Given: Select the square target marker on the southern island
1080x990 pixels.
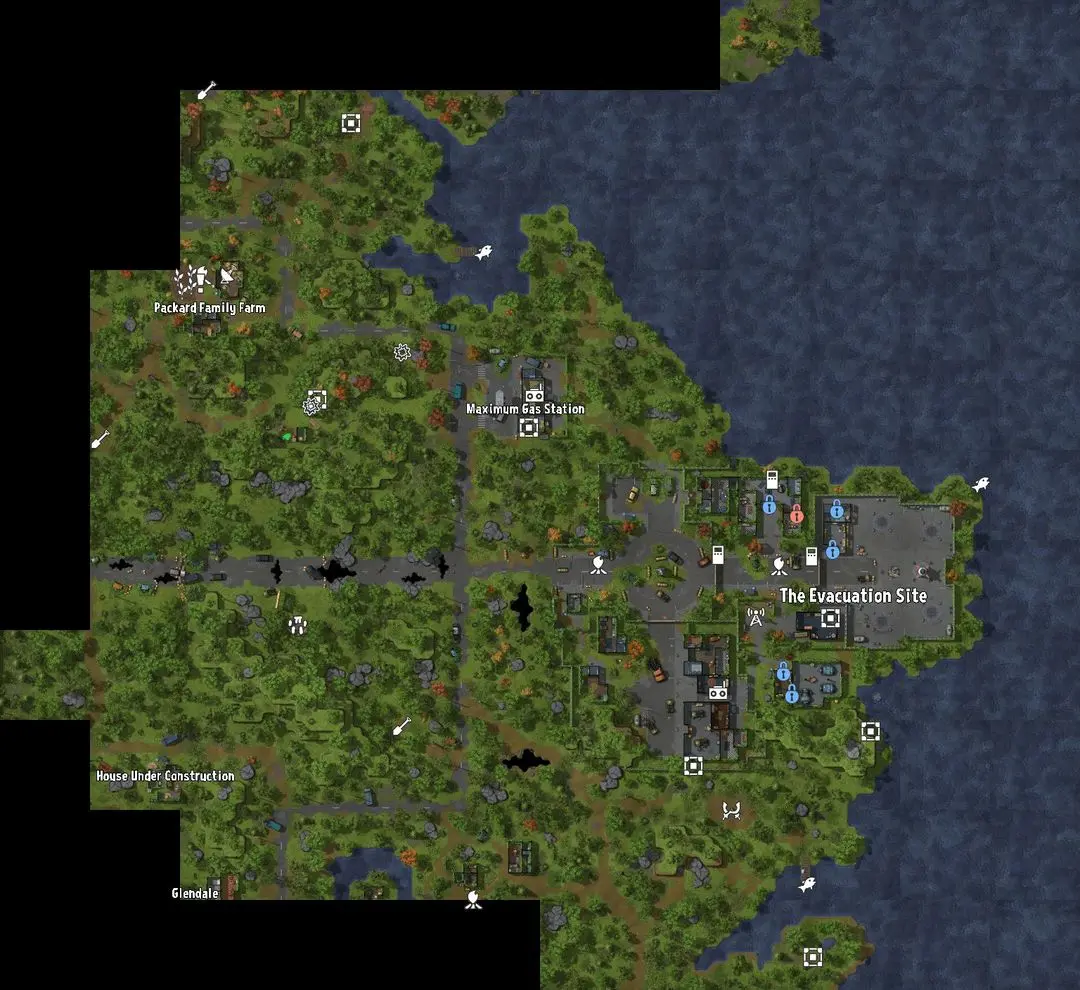Looking at the screenshot, I should click(813, 956).
